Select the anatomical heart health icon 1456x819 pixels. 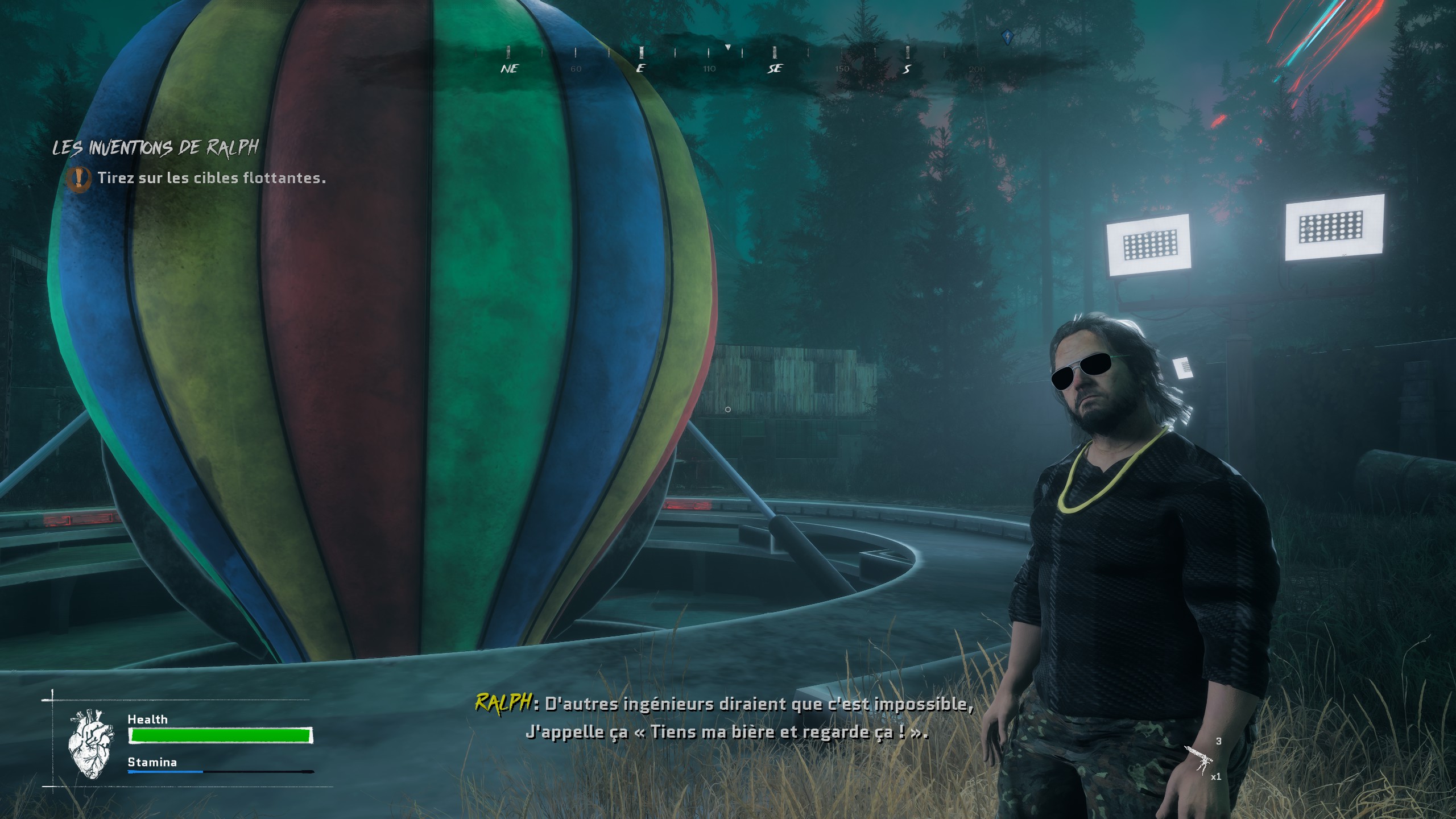coord(91,742)
